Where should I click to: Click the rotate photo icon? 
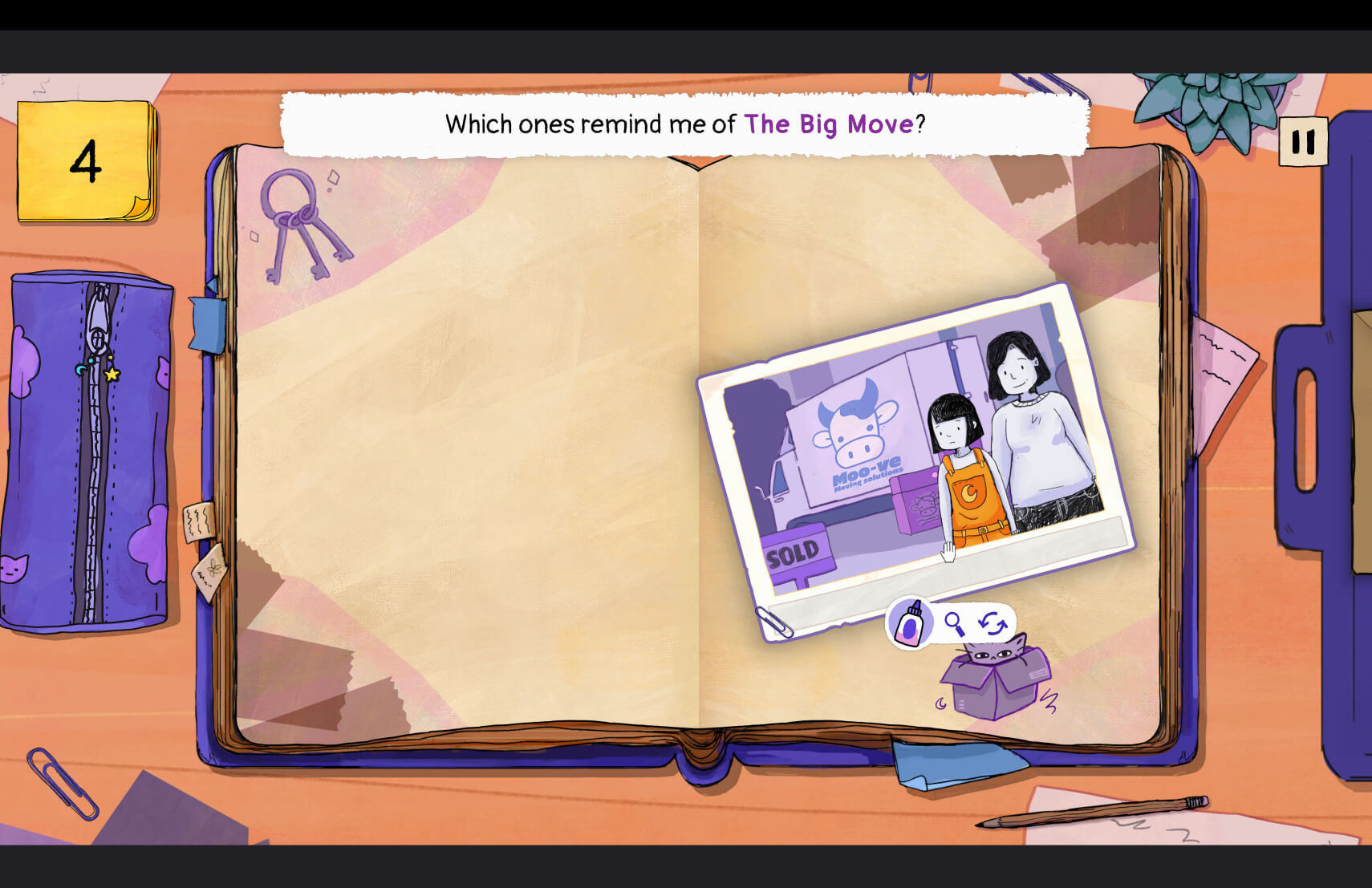point(992,622)
